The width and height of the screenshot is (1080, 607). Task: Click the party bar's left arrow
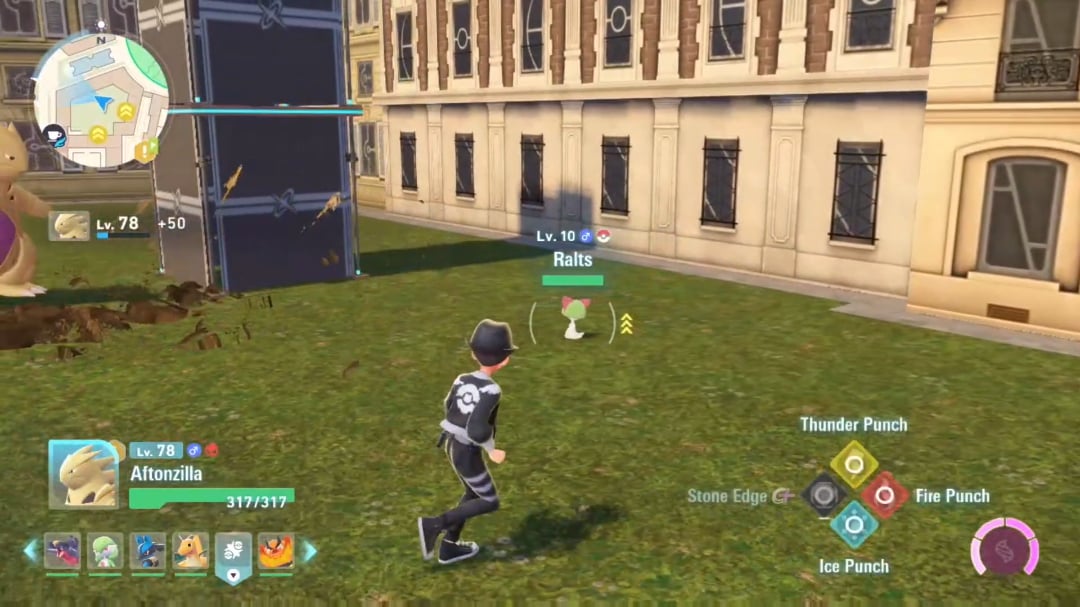point(30,550)
